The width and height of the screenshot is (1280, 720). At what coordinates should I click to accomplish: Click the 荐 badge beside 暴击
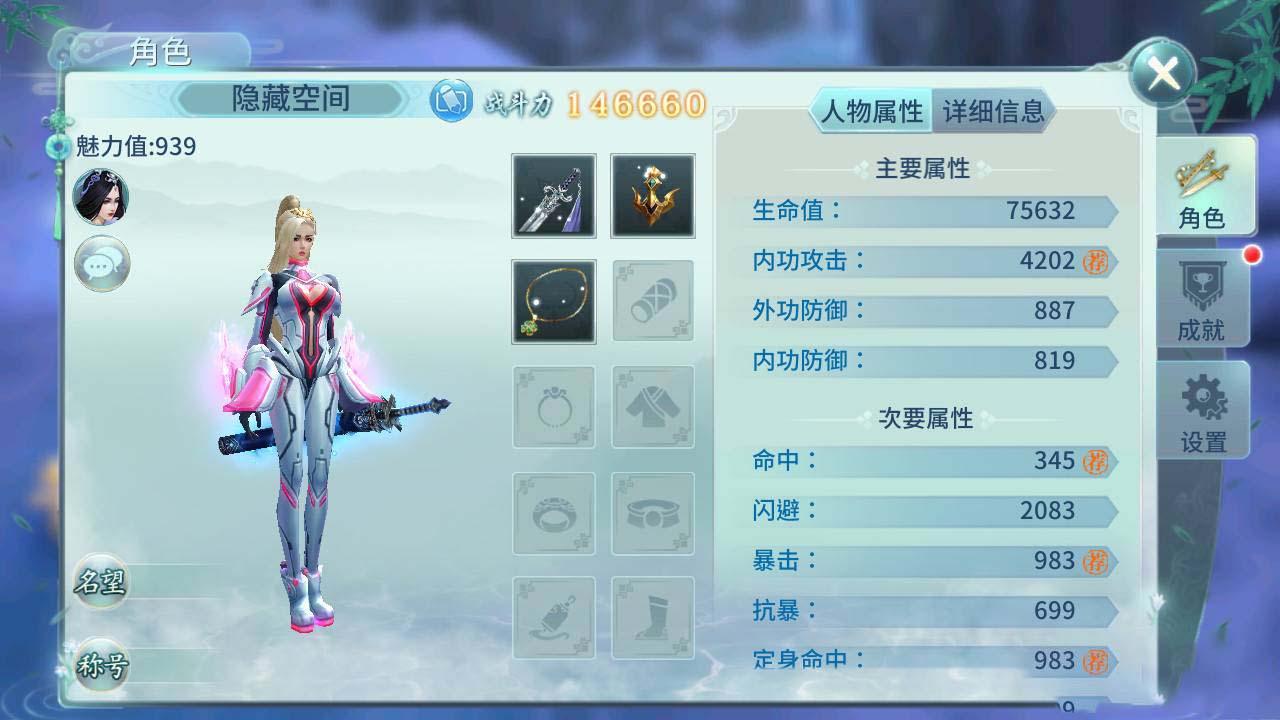[1097, 561]
